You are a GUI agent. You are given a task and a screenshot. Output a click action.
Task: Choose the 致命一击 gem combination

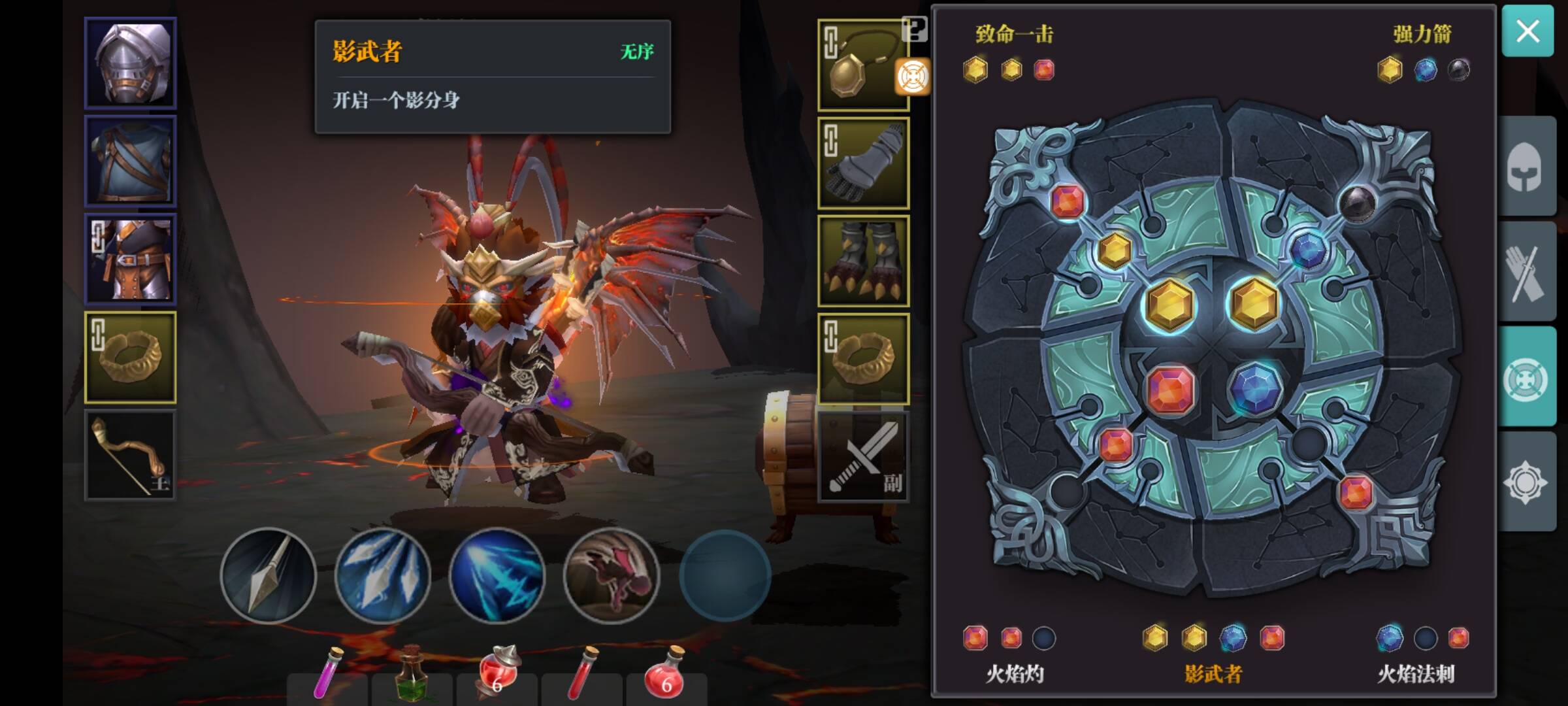[x=1014, y=34]
